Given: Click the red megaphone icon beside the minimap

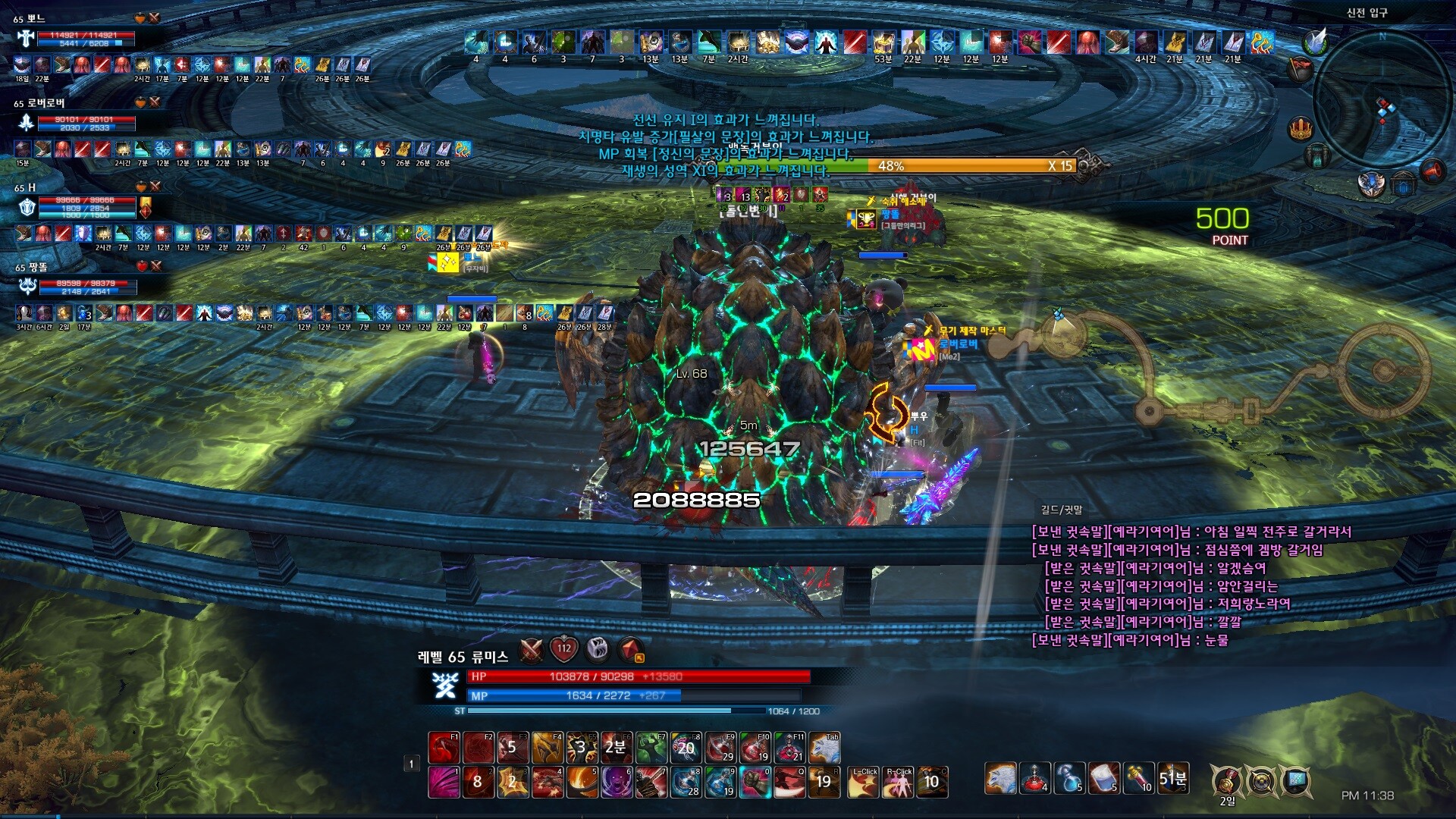Looking at the screenshot, I should click(x=1432, y=171).
